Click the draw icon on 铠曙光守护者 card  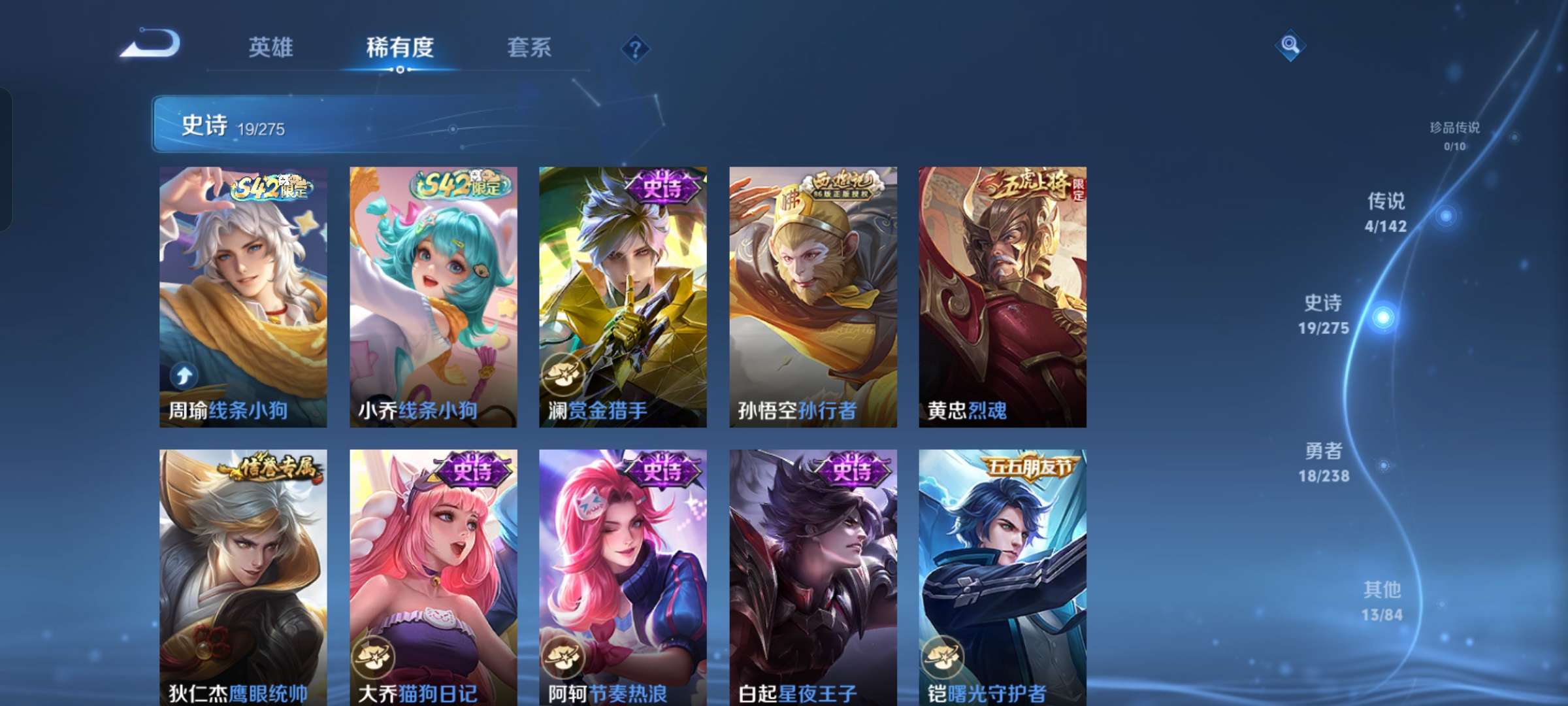click(x=943, y=659)
